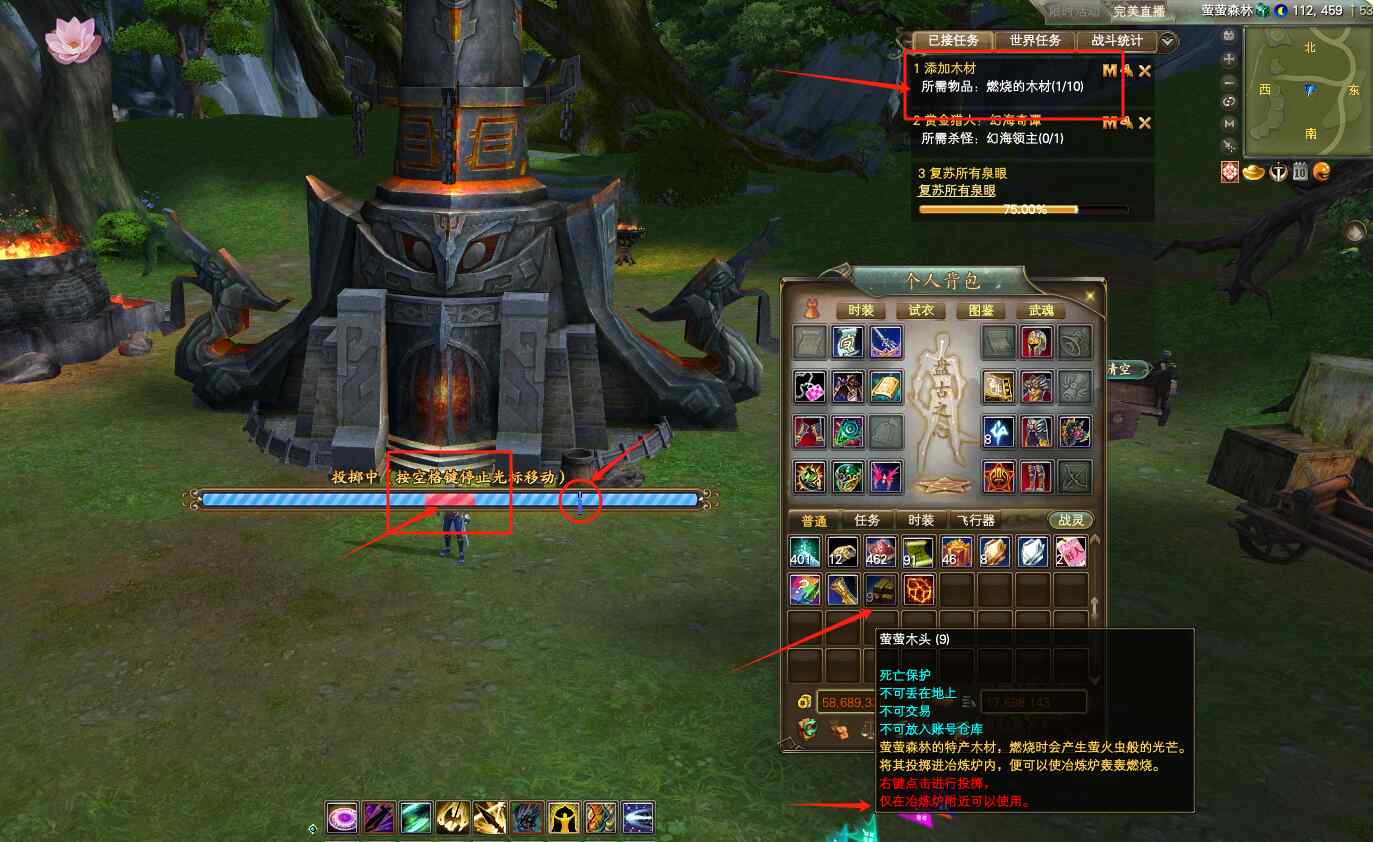This screenshot has width=1373, height=842.
Task: Select the 已接任务 tab
Action: [952, 41]
